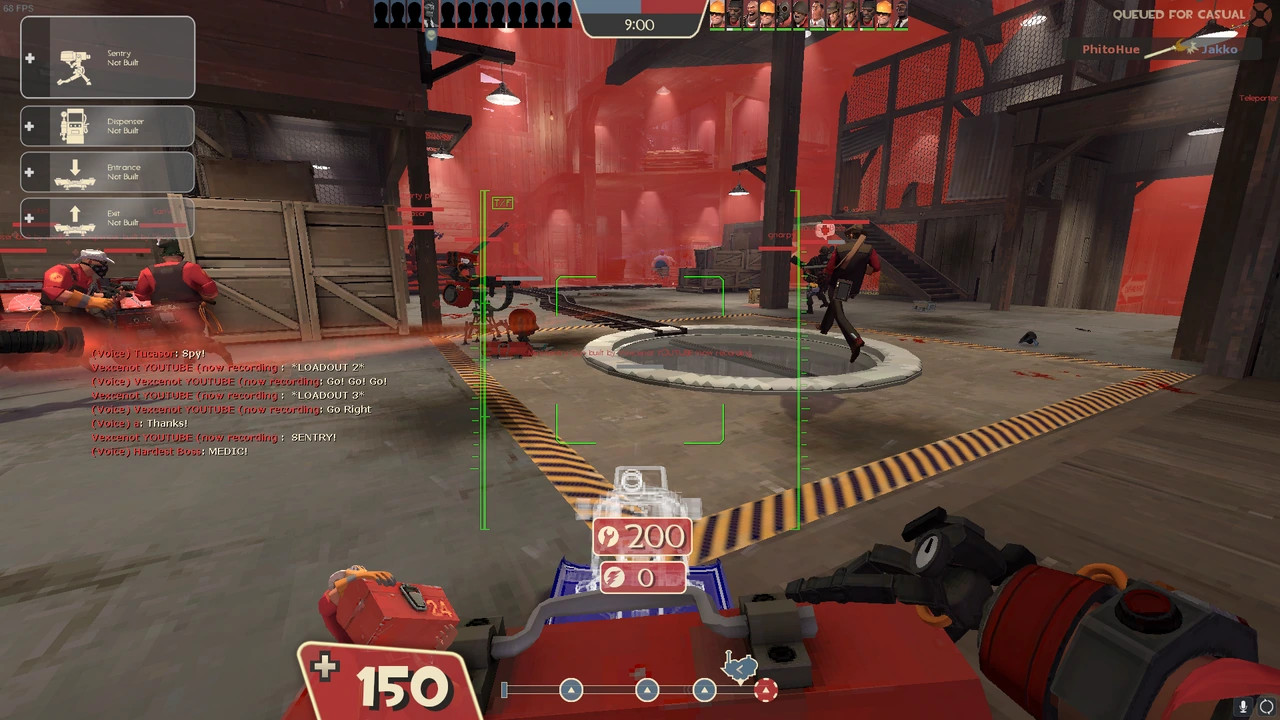Click the first checkpoint arrow on the cart progress bar
Image resolution: width=1280 pixels, height=720 pixels.
point(571,690)
